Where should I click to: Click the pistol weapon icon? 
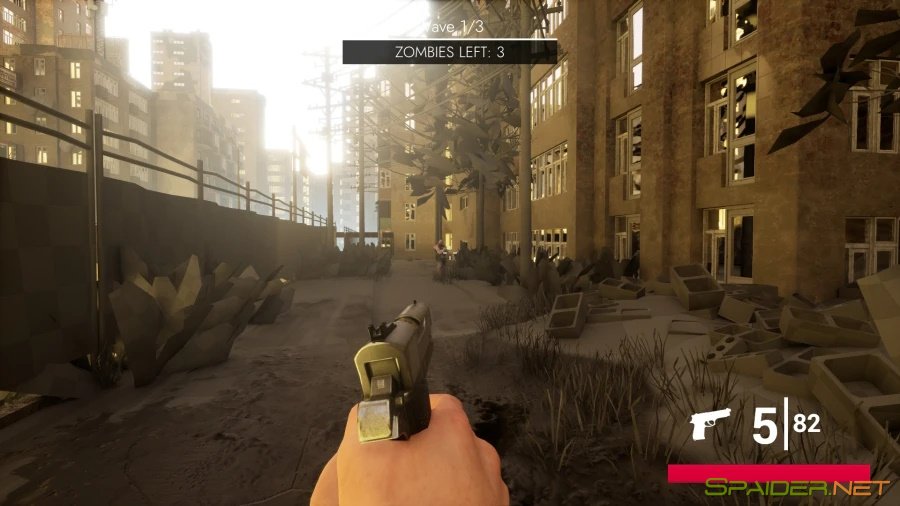coord(710,424)
